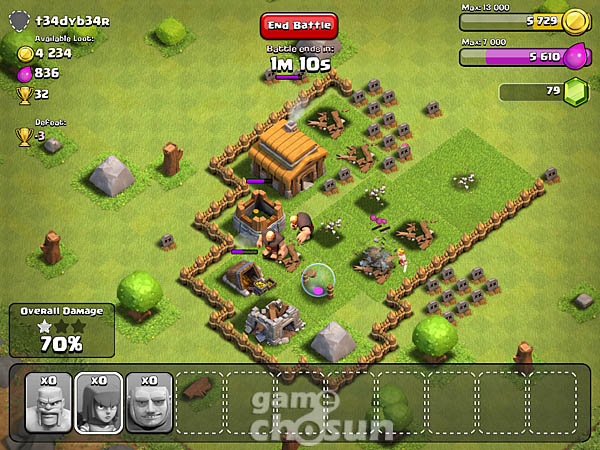The height and width of the screenshot is (450, 600).
Task: Select the Barbarian troop slot
Action: pyautogui.click(x=47, y=402)
